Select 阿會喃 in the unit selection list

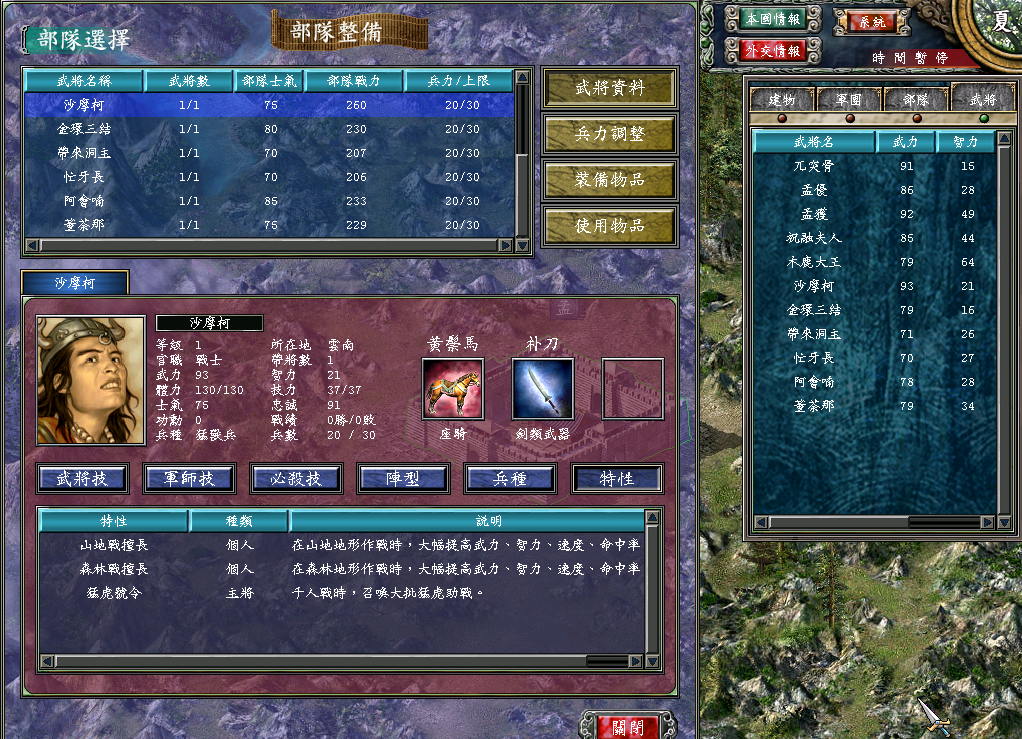coord(85,201)
